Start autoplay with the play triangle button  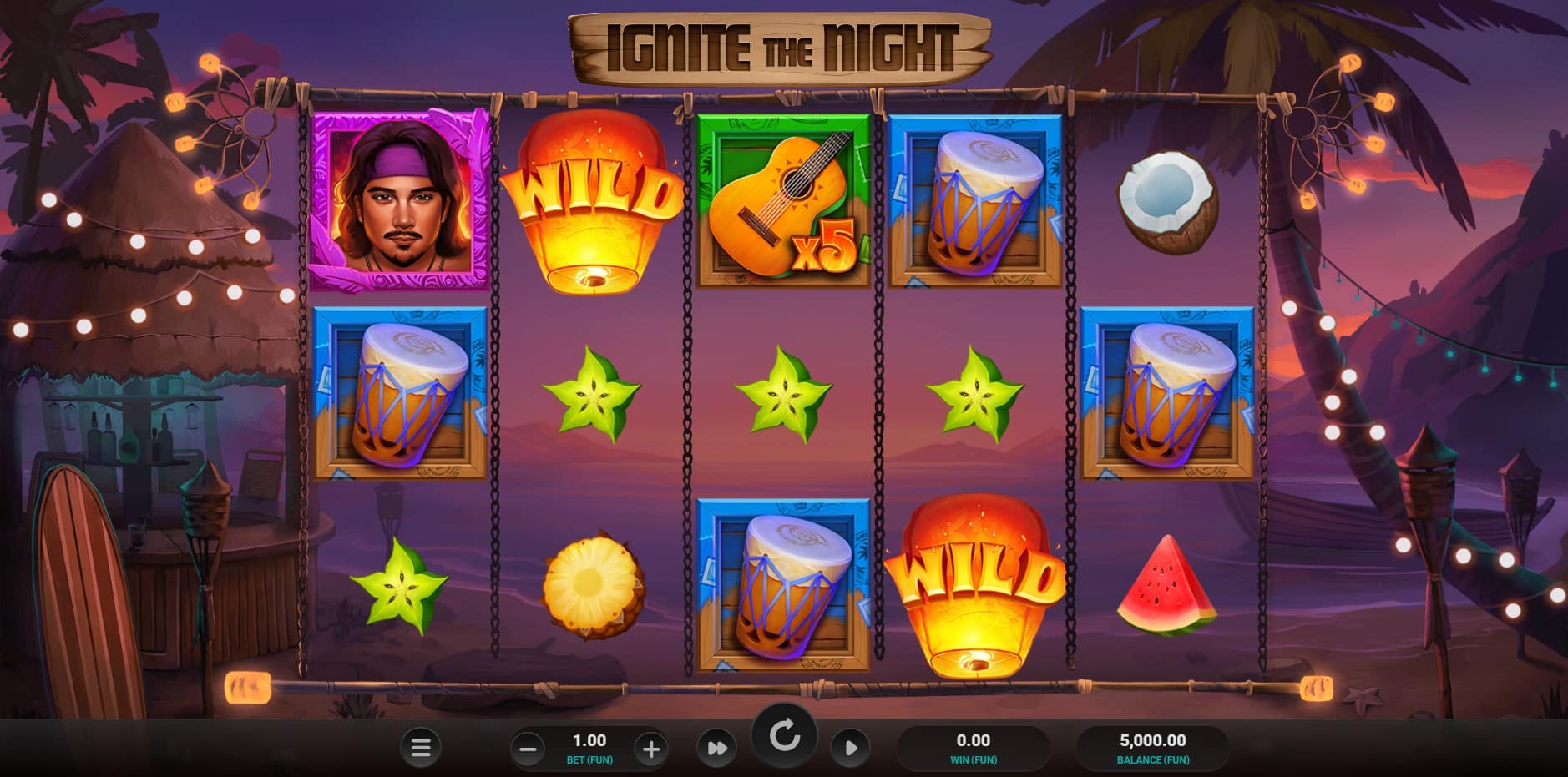[850, 748]
